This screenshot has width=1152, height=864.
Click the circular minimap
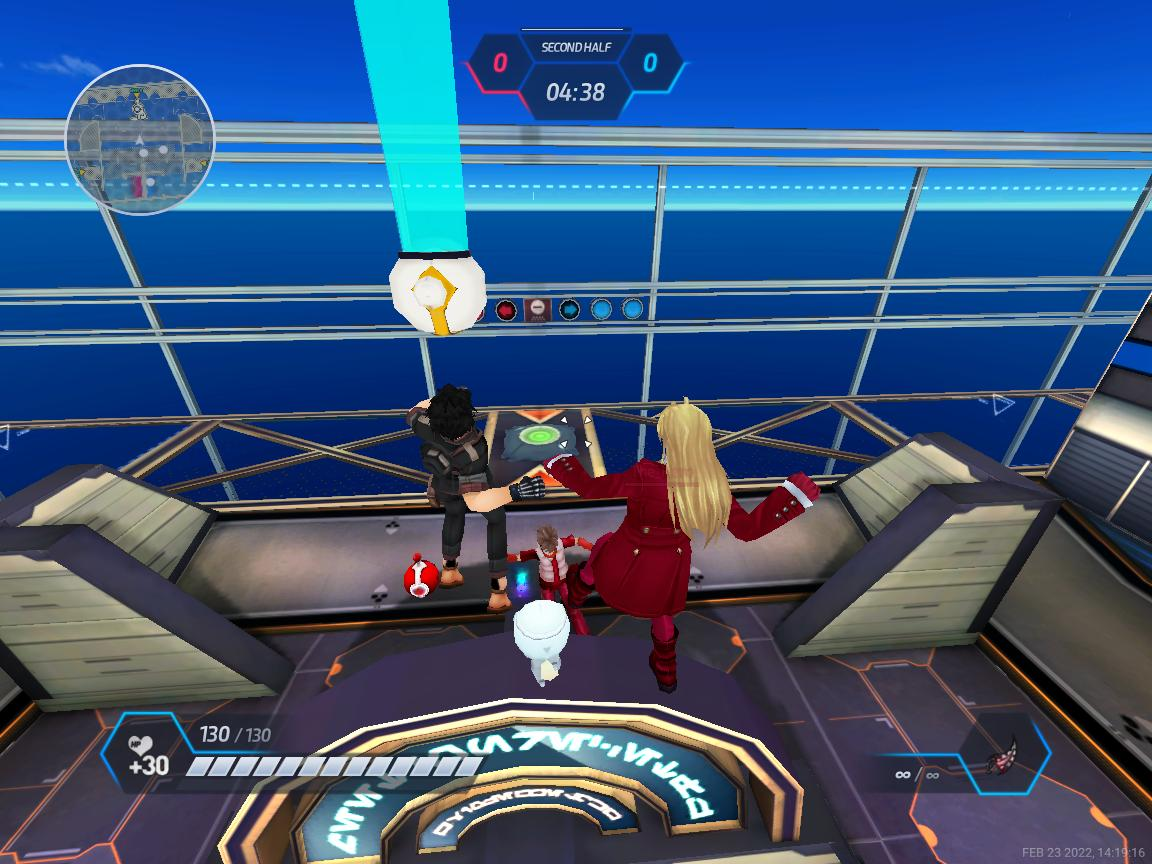[x=140, y=139]
